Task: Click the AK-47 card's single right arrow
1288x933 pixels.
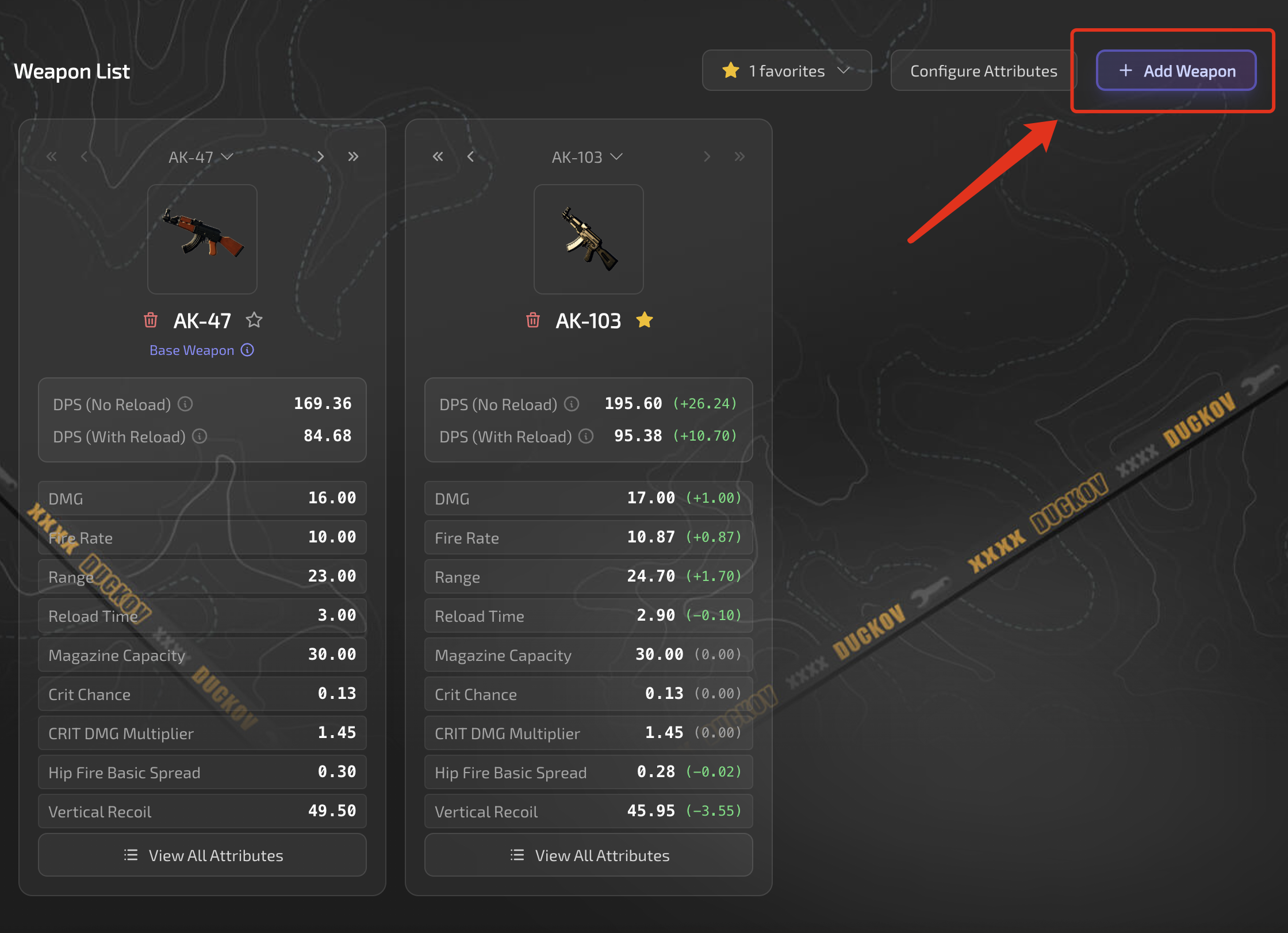Action: [x=320, y=157]
